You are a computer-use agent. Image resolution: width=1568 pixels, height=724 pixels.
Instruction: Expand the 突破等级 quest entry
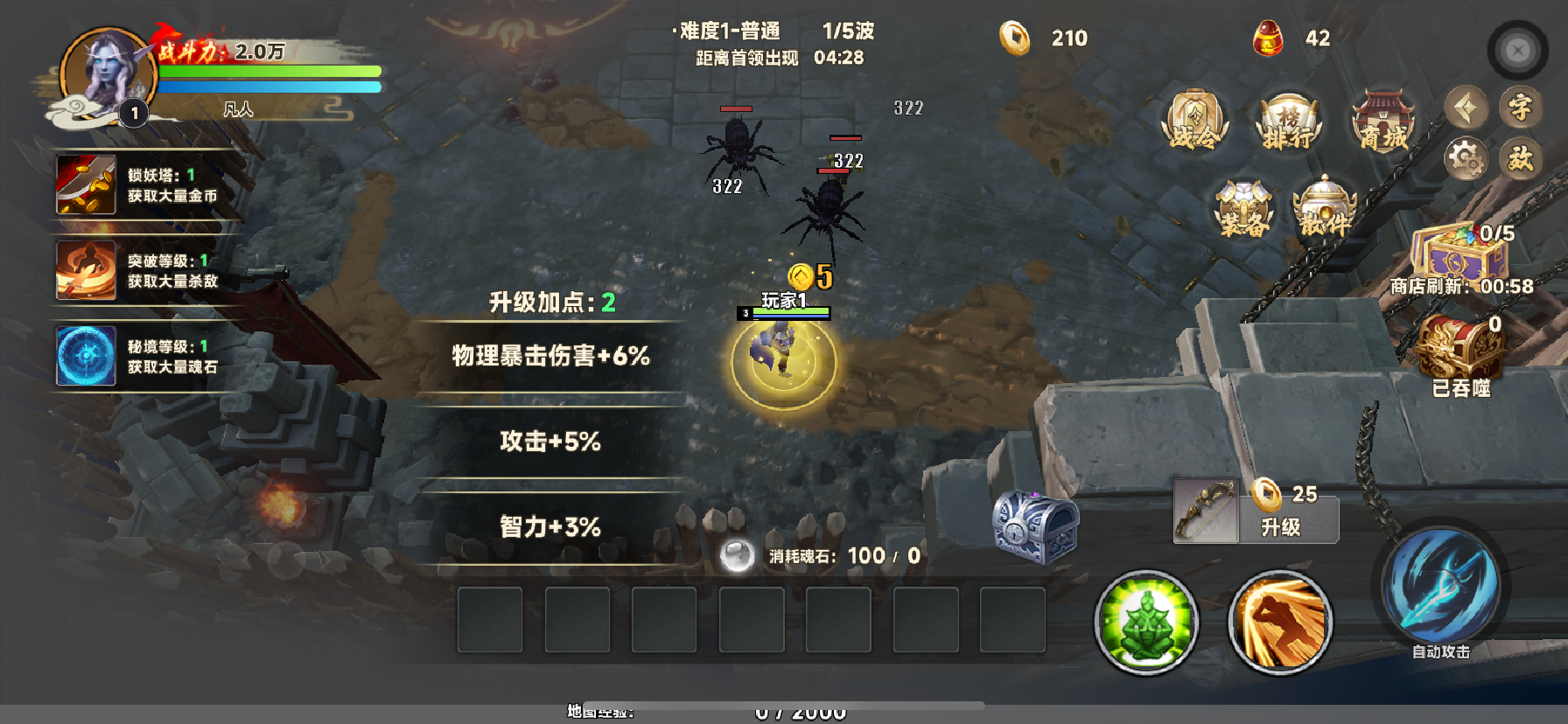click(140, 271)
